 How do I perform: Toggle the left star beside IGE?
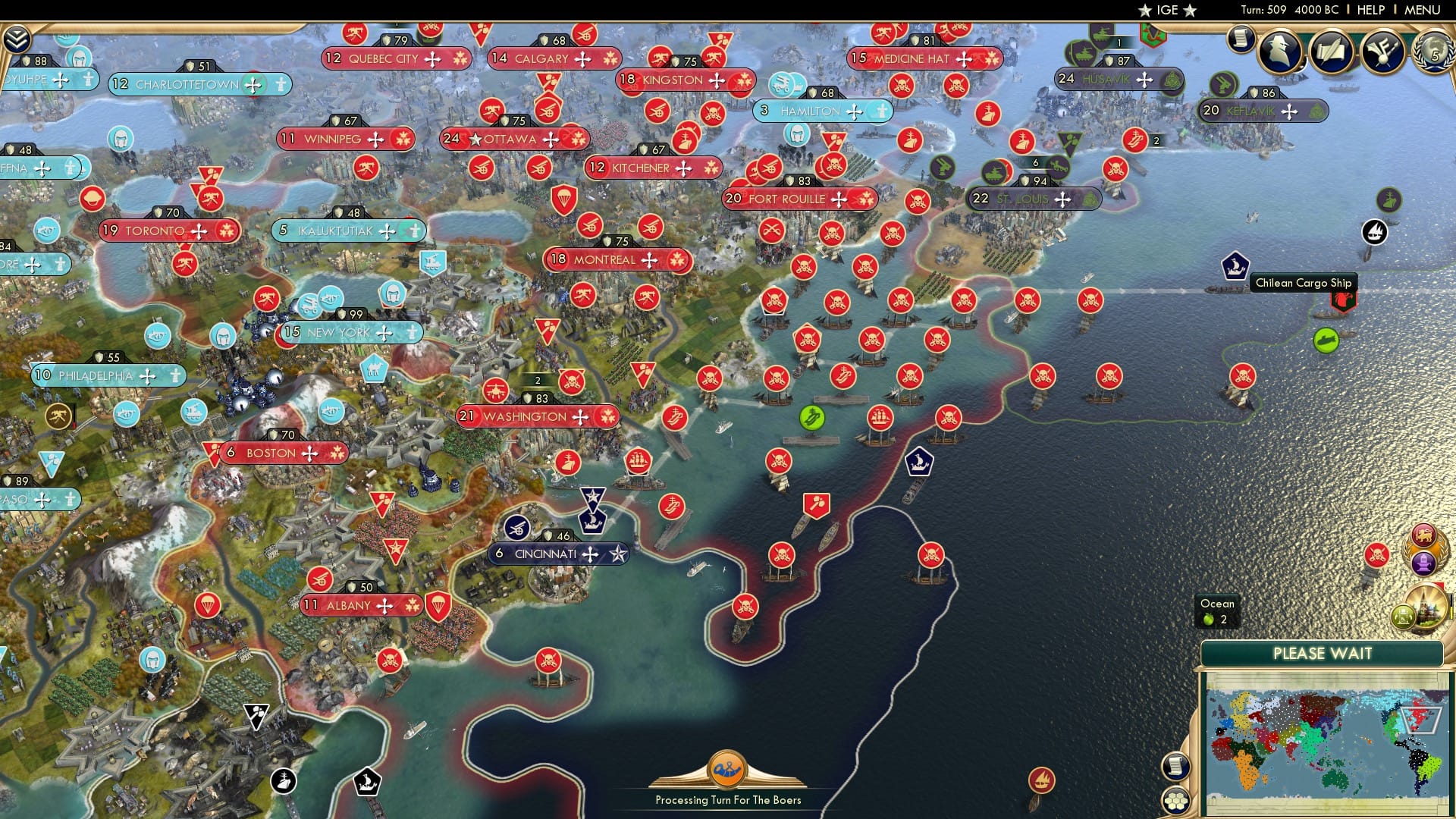click(x=1145, y=11)
